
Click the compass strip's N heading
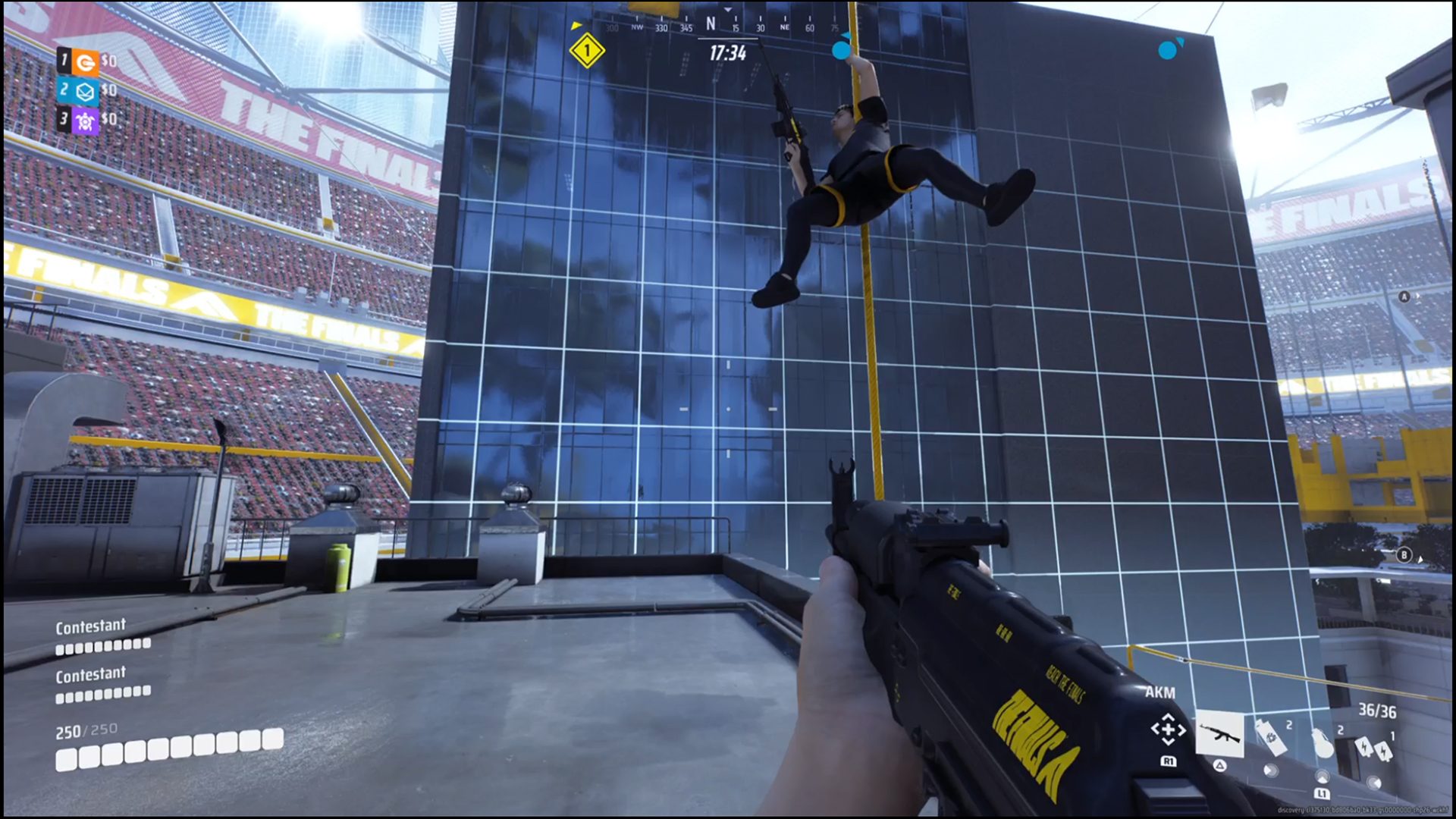click(x=711, y=24)
